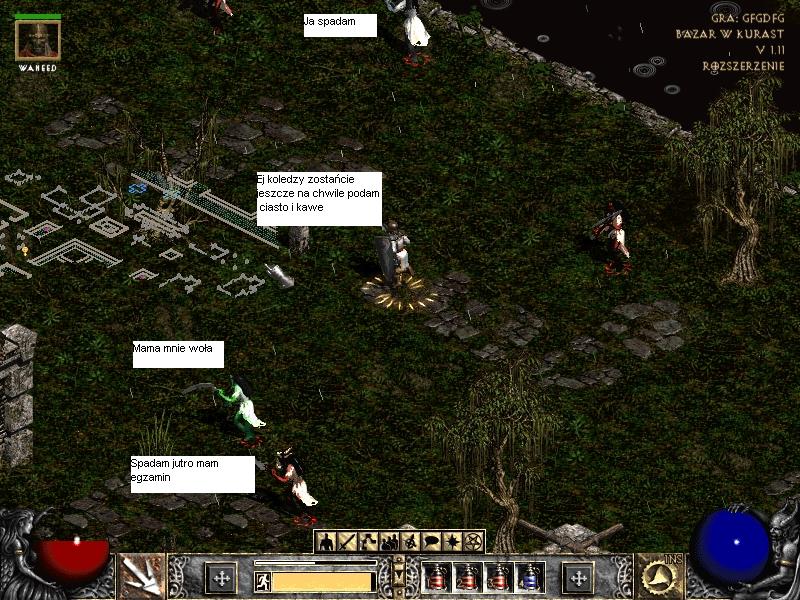The image size is (800, 600).
Task: Open inventory via the sword icon
Action: coord(348,542)
